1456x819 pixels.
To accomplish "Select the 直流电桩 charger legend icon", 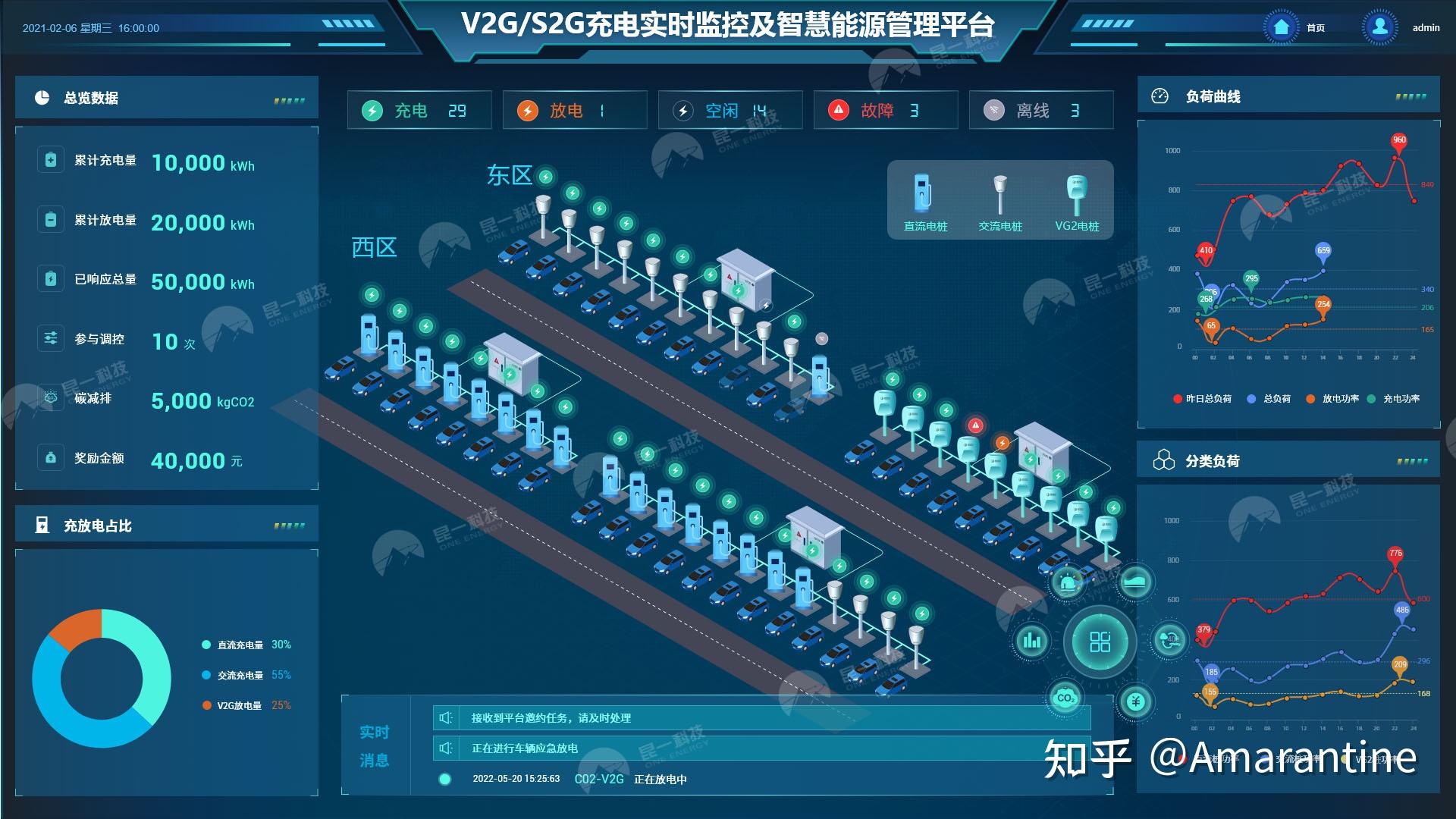I will [922, 199].
